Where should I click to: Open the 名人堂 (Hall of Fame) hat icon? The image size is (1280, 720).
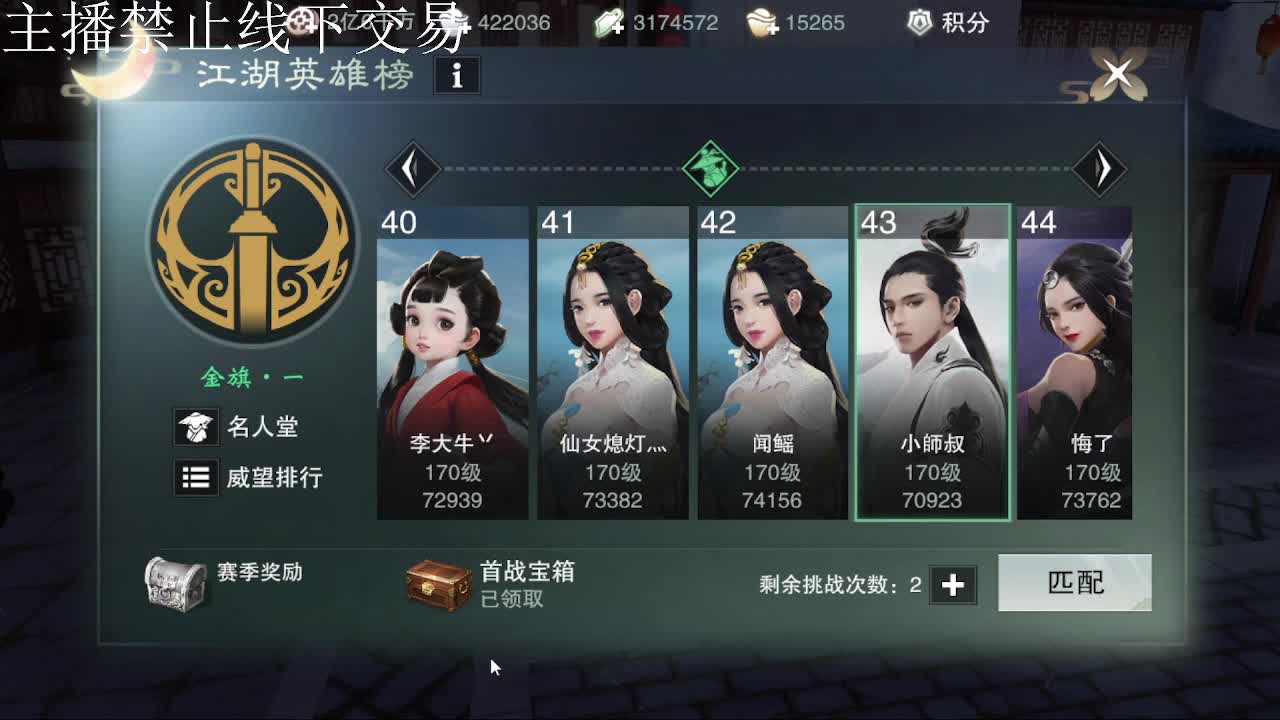[x=196, y=426]
